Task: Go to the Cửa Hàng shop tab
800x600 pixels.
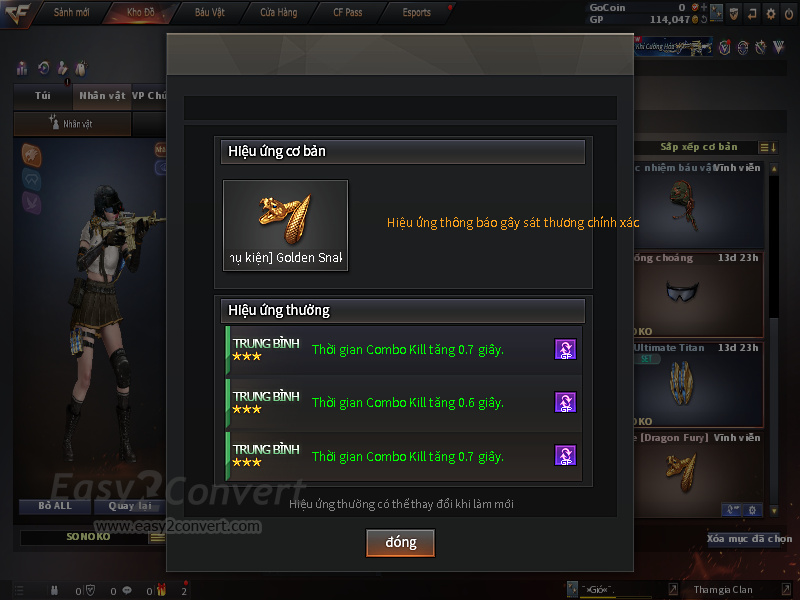Action: tap(278, 12)
